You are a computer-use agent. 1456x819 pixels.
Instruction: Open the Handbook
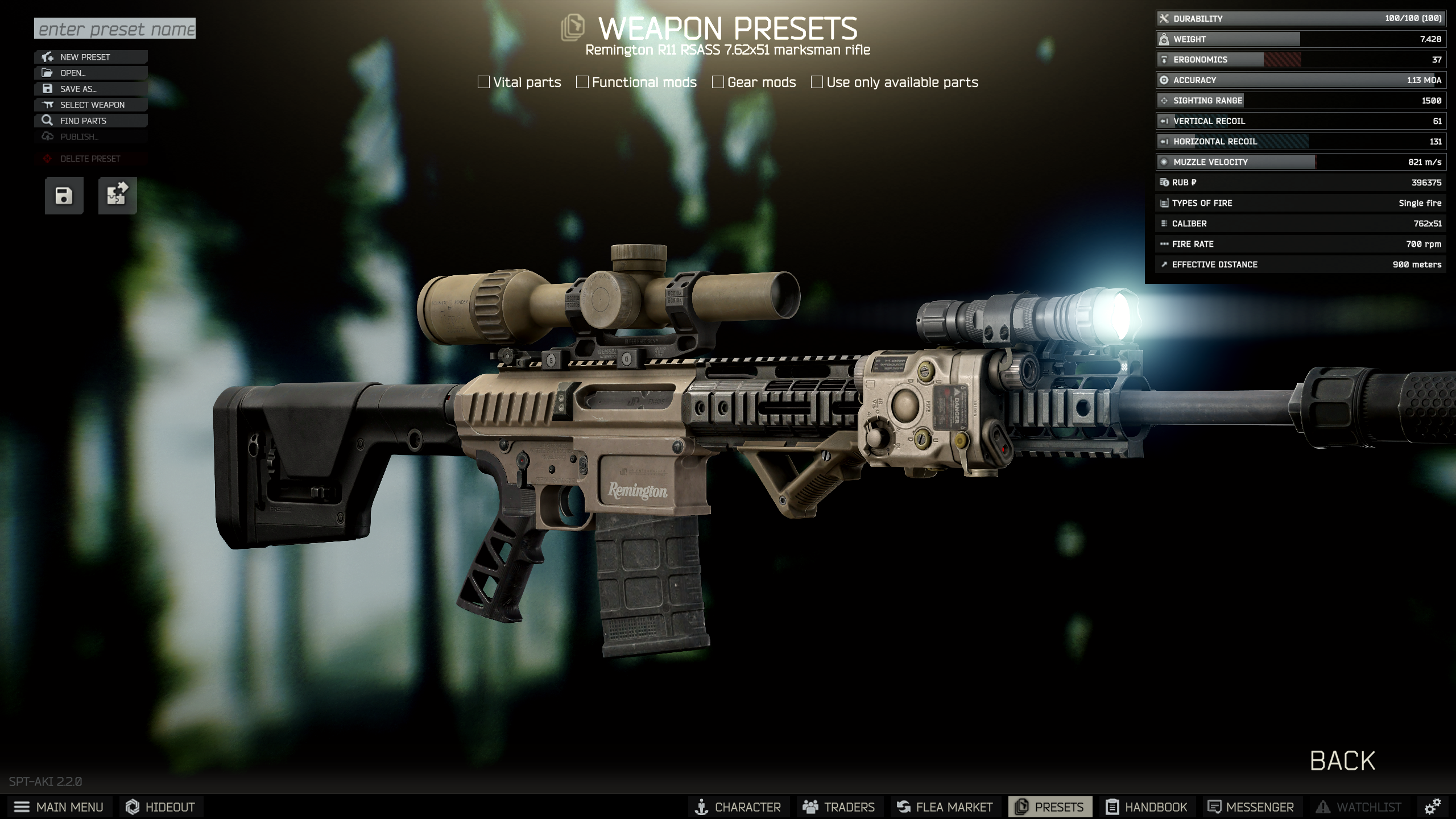pyautogui.click(x=1147, y=807)
